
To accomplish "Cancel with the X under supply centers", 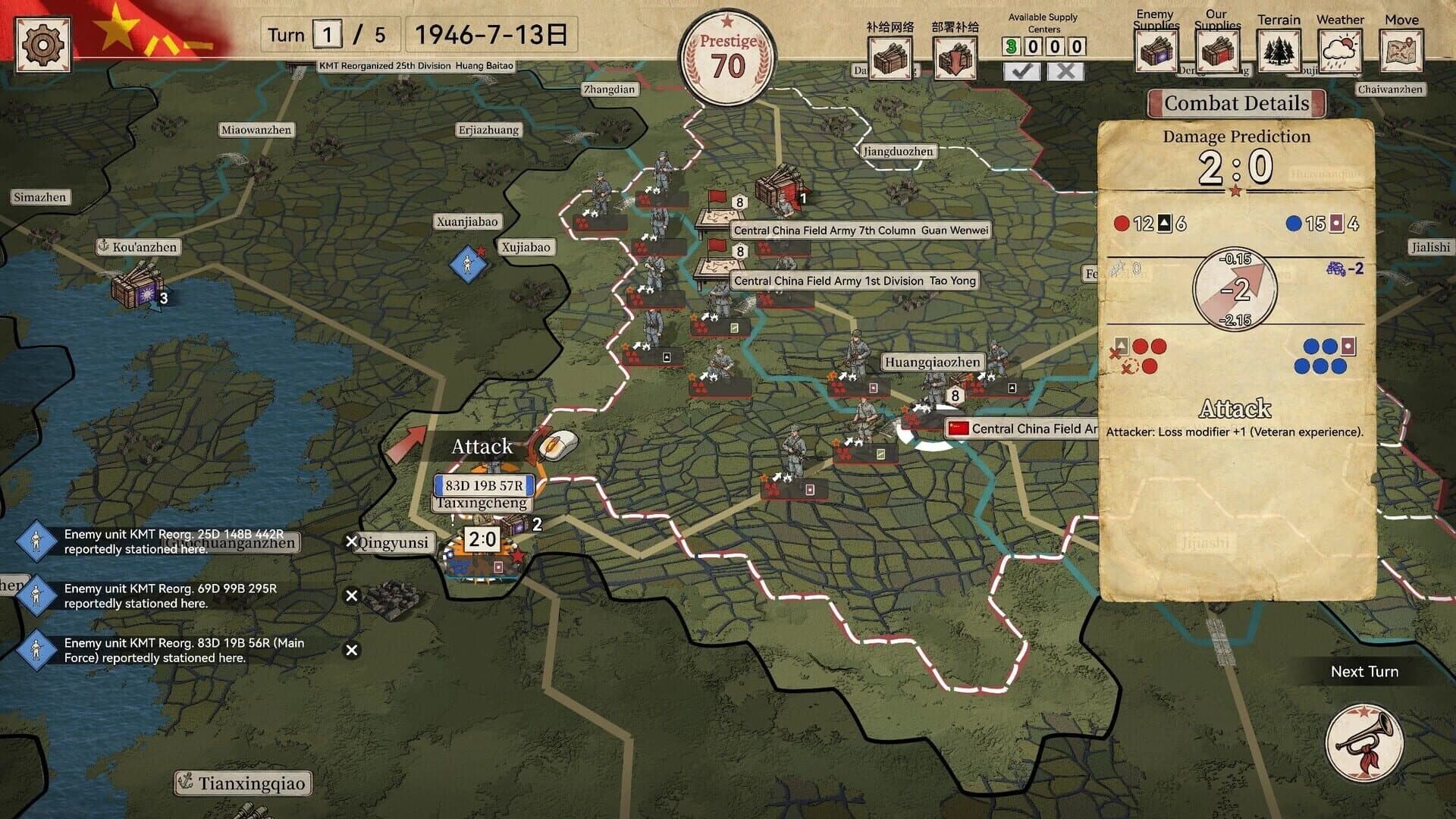I will (x=1066, y=71).
